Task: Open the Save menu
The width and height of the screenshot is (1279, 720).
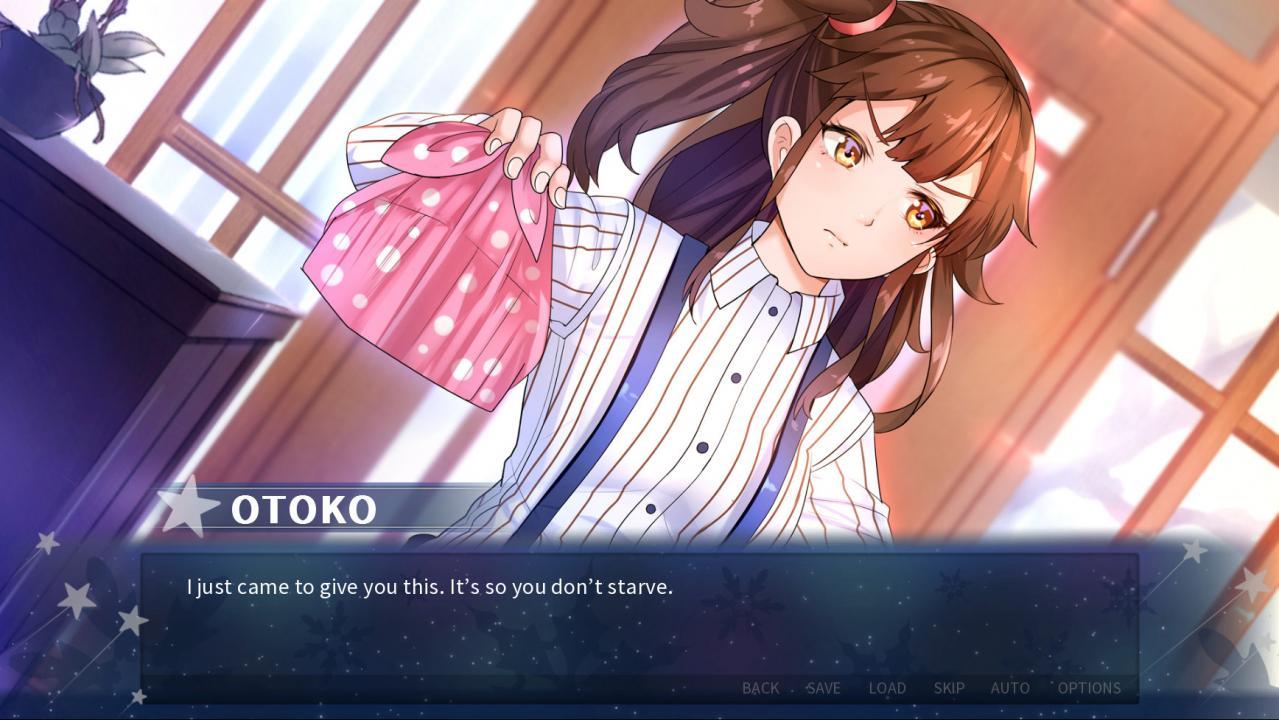Action: pos(823,688)
